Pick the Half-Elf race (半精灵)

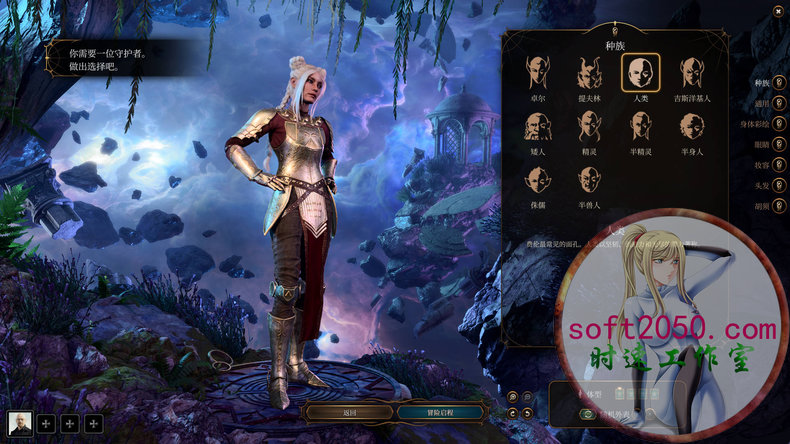click(x=640, y=127)
